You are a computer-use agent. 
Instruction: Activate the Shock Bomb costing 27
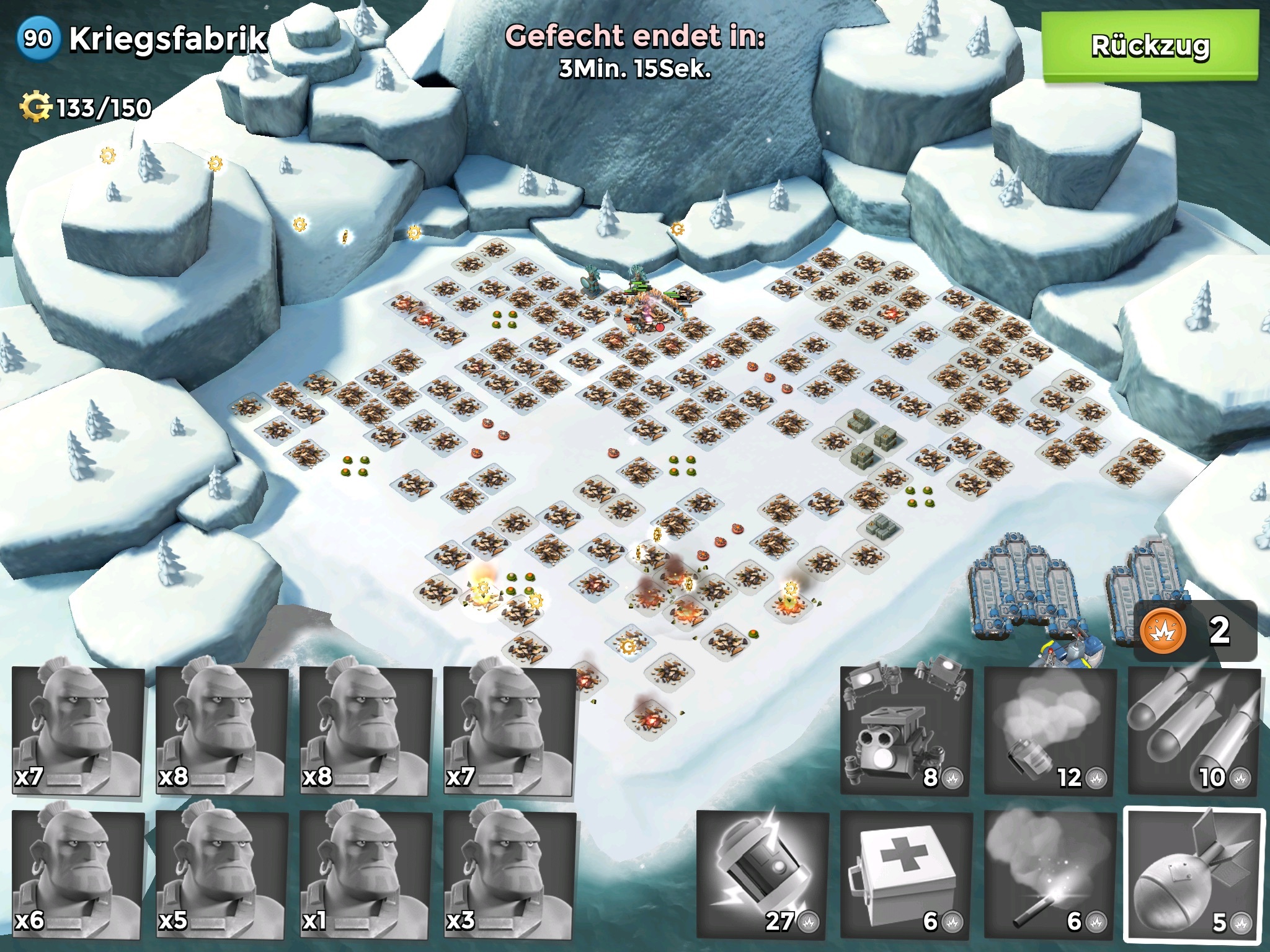click(762, 874)
